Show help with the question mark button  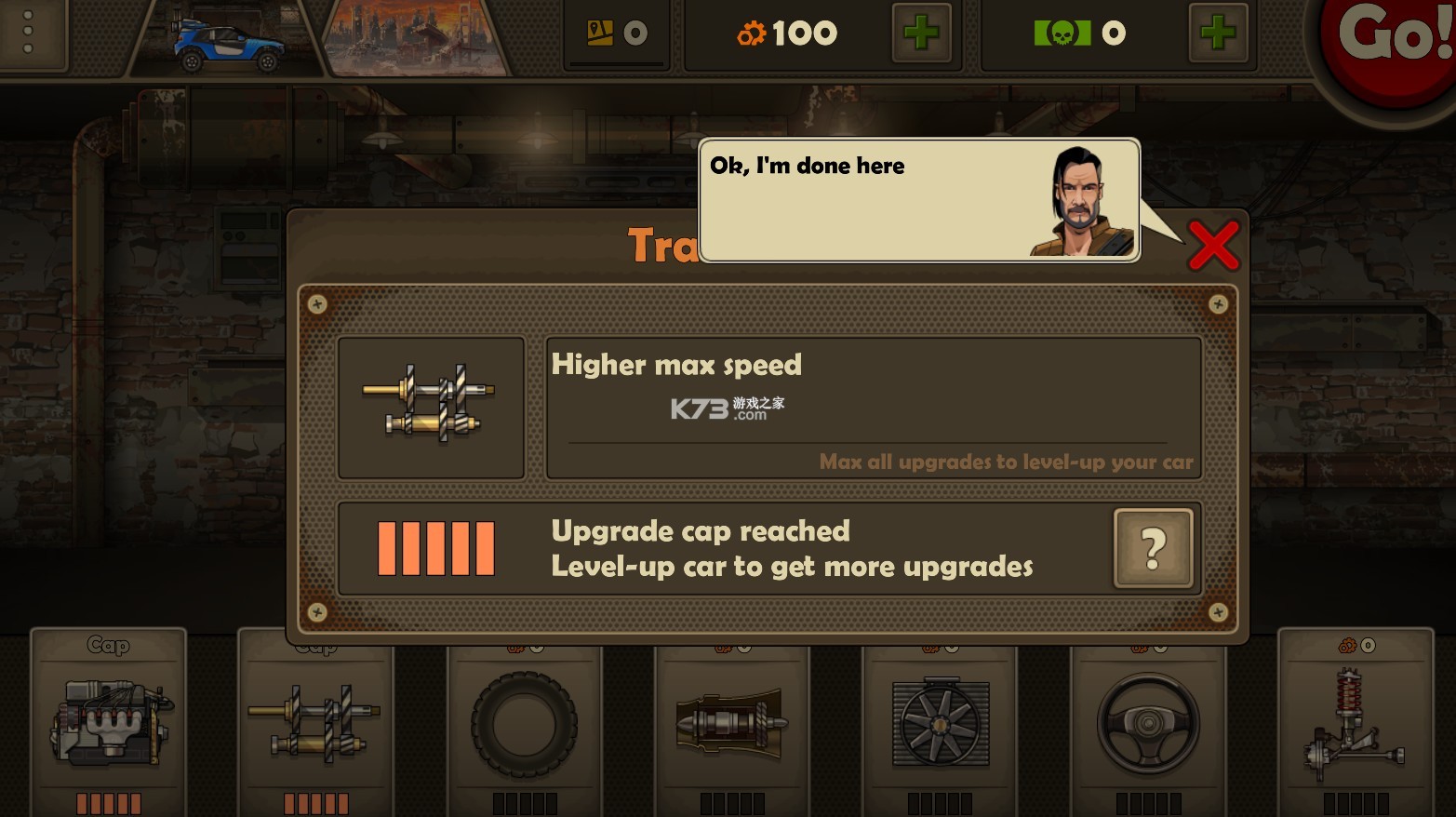[1153, 549]
